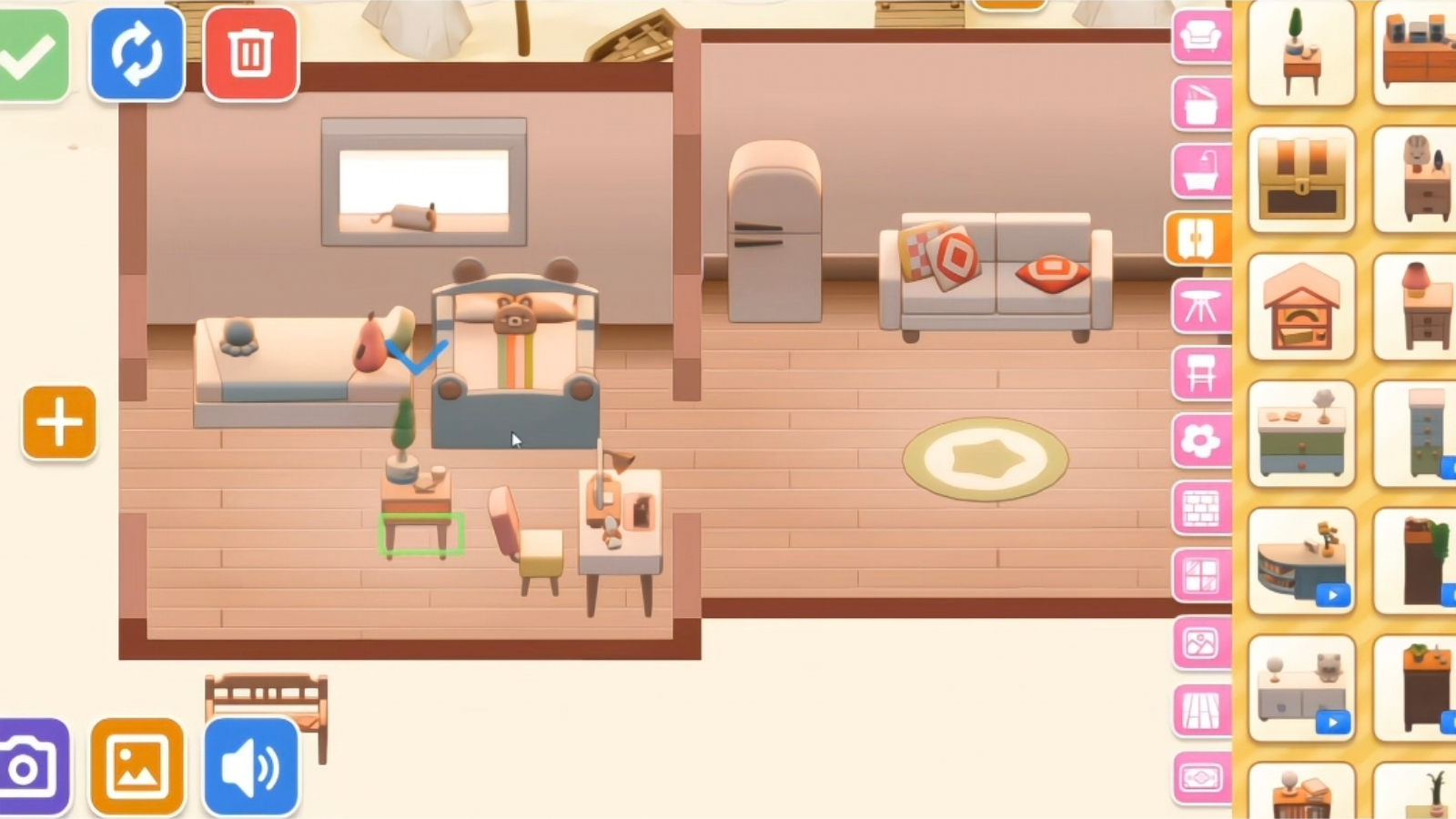Switch to the wardrobe category tab
Image resolution: width=1456 pixels, height=819 pixels.
pos(1199,239)
